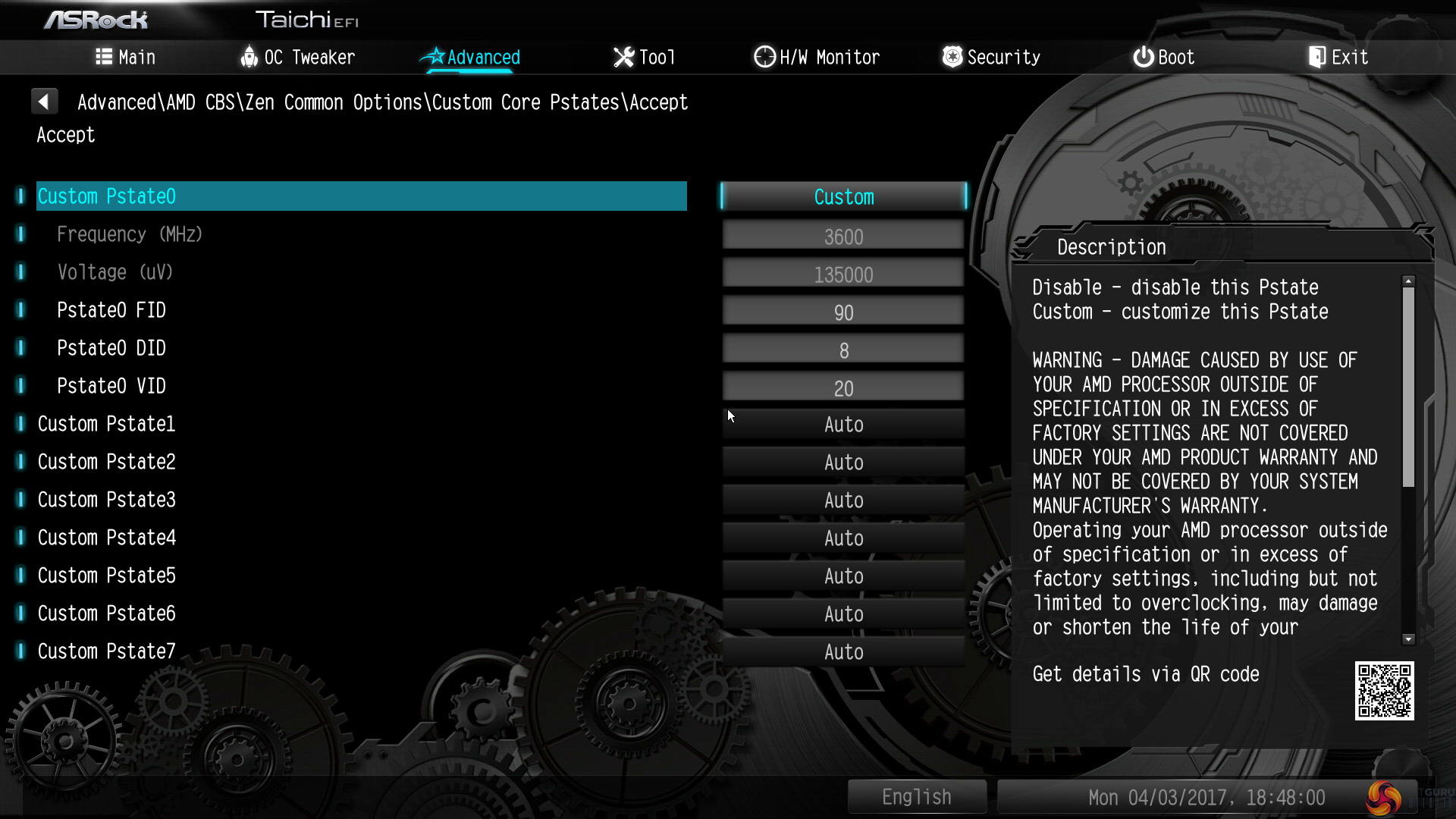Switch to the Security tab
Viewport: 1456px width, 819px height.
(x=991, y=58)
